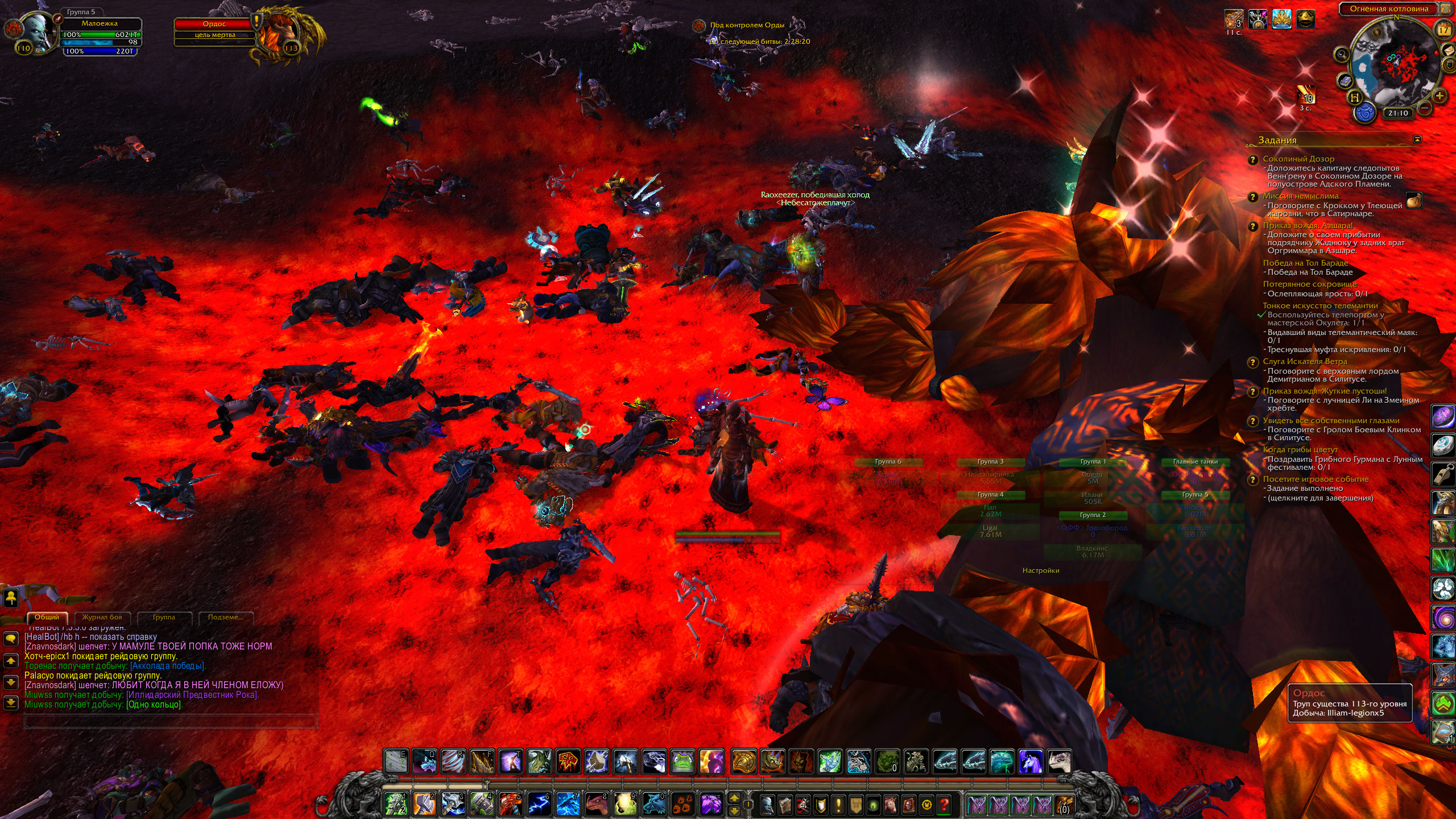Open the red question mark help menu

[944, 804]
